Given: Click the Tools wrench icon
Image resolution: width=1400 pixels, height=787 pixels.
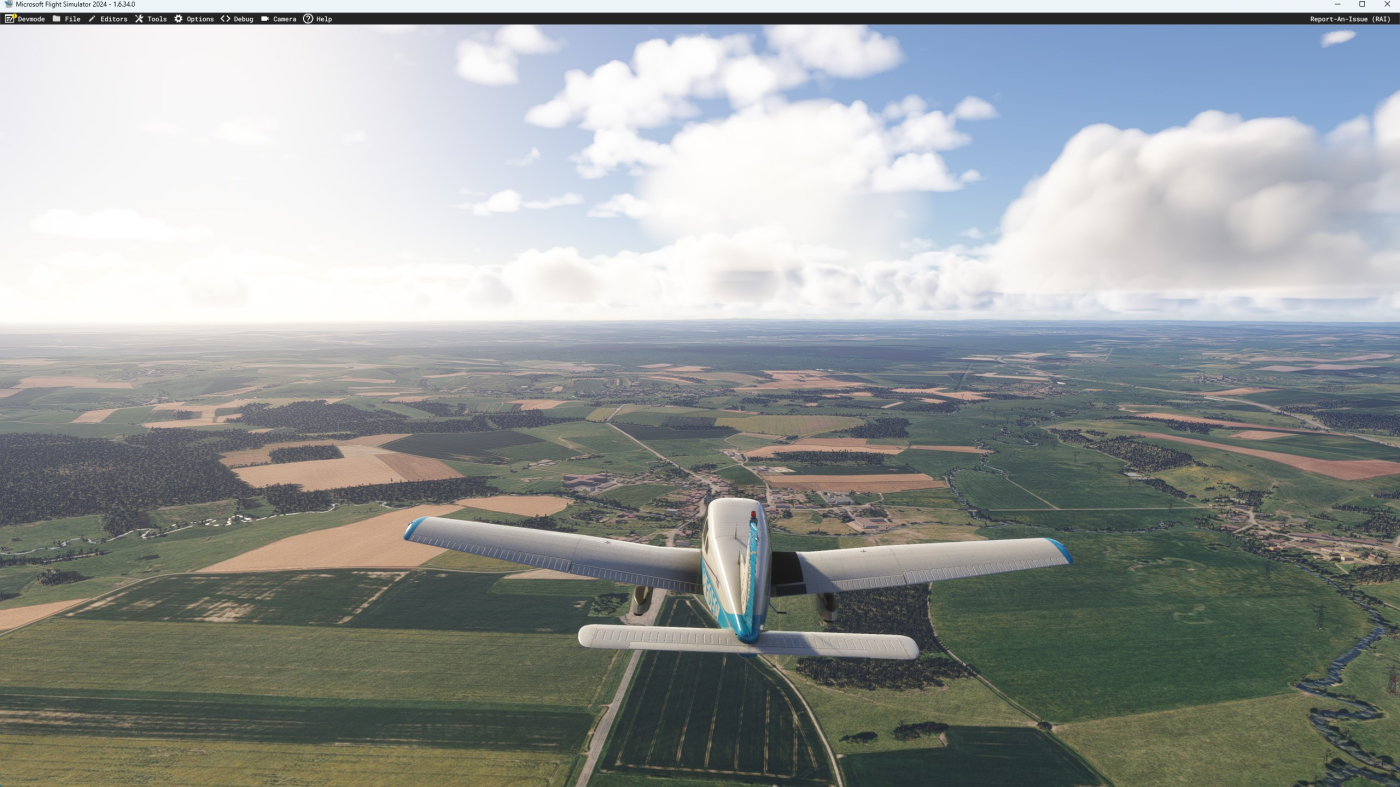Looking at the screenshot, I should click(x=139, y=17).
